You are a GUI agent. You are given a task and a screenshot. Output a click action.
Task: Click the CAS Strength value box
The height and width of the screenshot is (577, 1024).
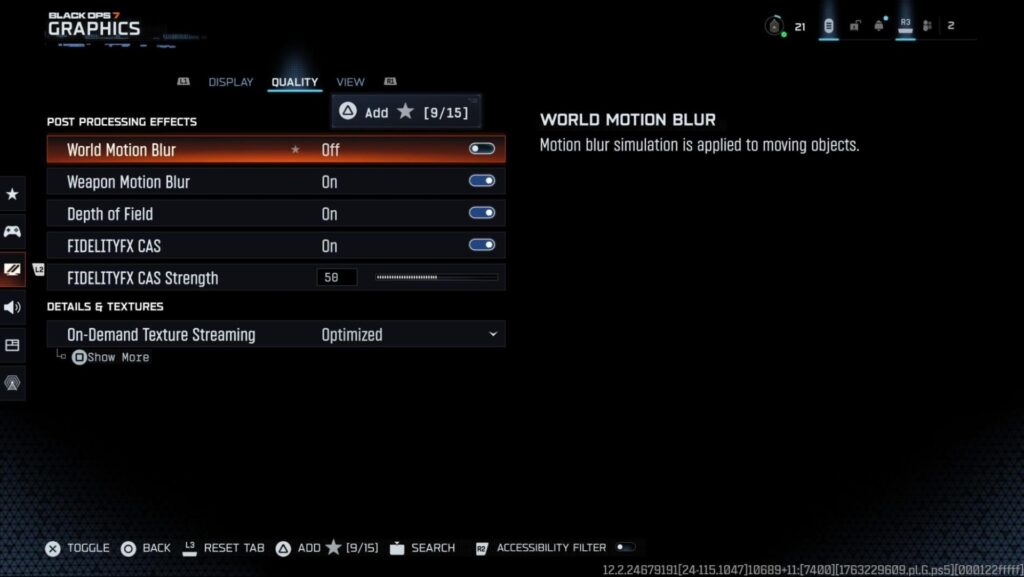click(x=336, y=277)
